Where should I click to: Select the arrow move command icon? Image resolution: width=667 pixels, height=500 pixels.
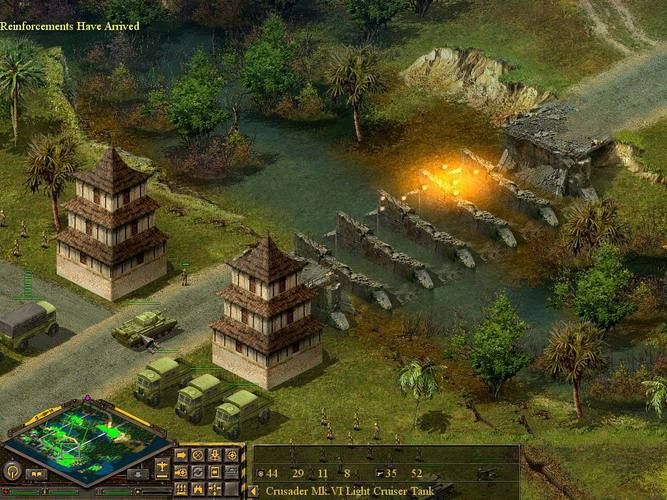[181, 455]
